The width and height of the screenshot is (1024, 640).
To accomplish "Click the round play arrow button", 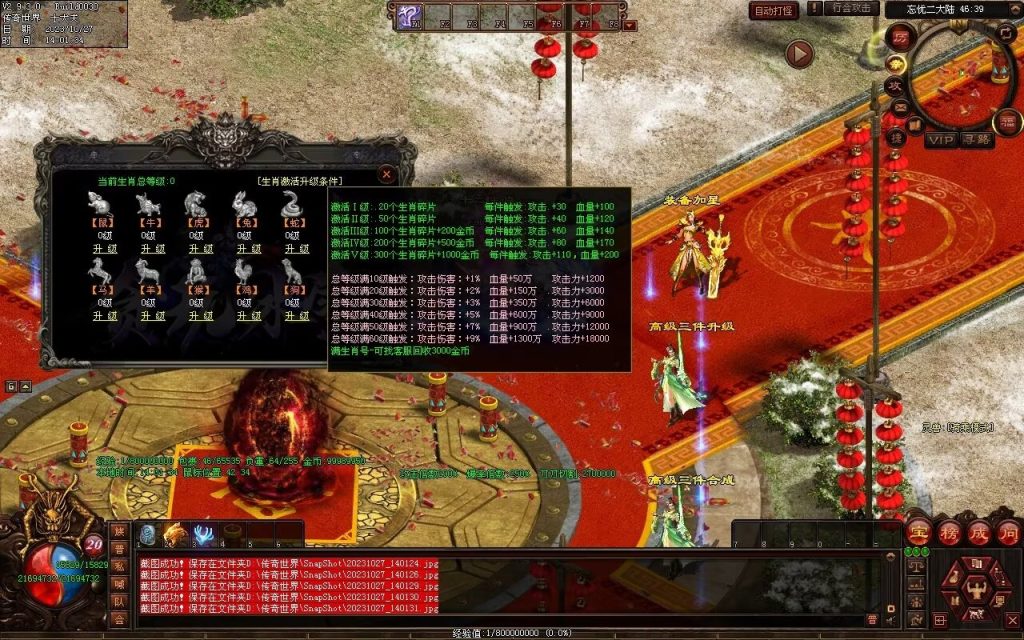I will [799, 53].
